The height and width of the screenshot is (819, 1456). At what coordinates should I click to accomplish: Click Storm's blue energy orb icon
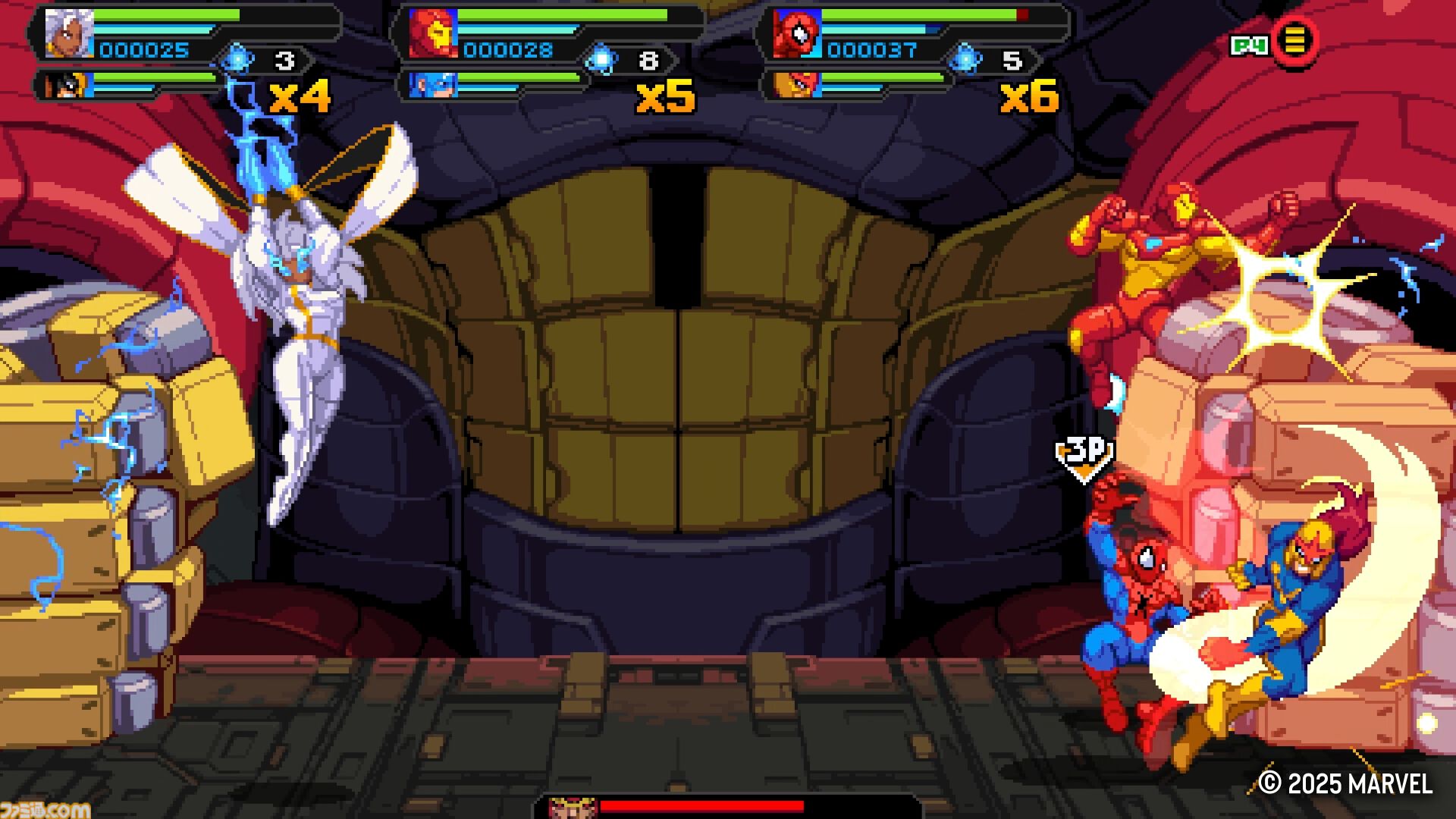click(236, 60)
